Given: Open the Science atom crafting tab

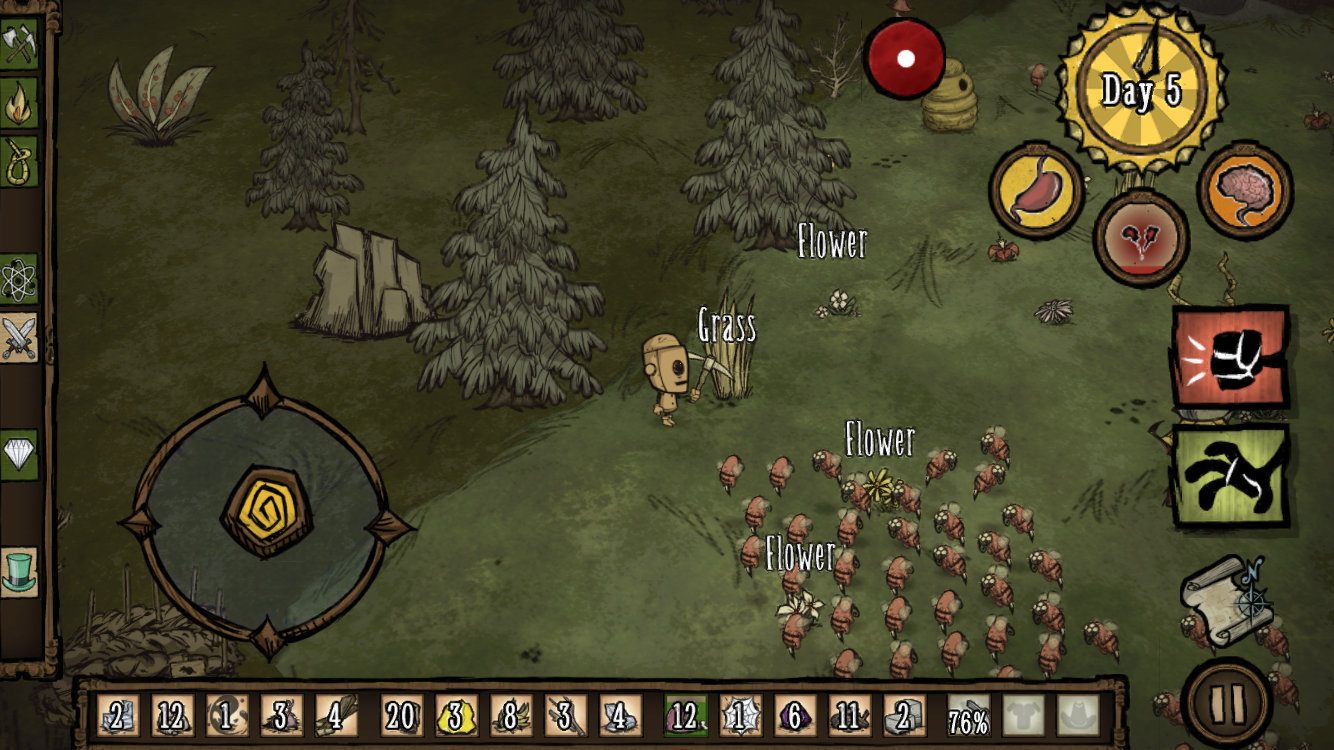Looking at the screenshot, I should click(18, 281).
